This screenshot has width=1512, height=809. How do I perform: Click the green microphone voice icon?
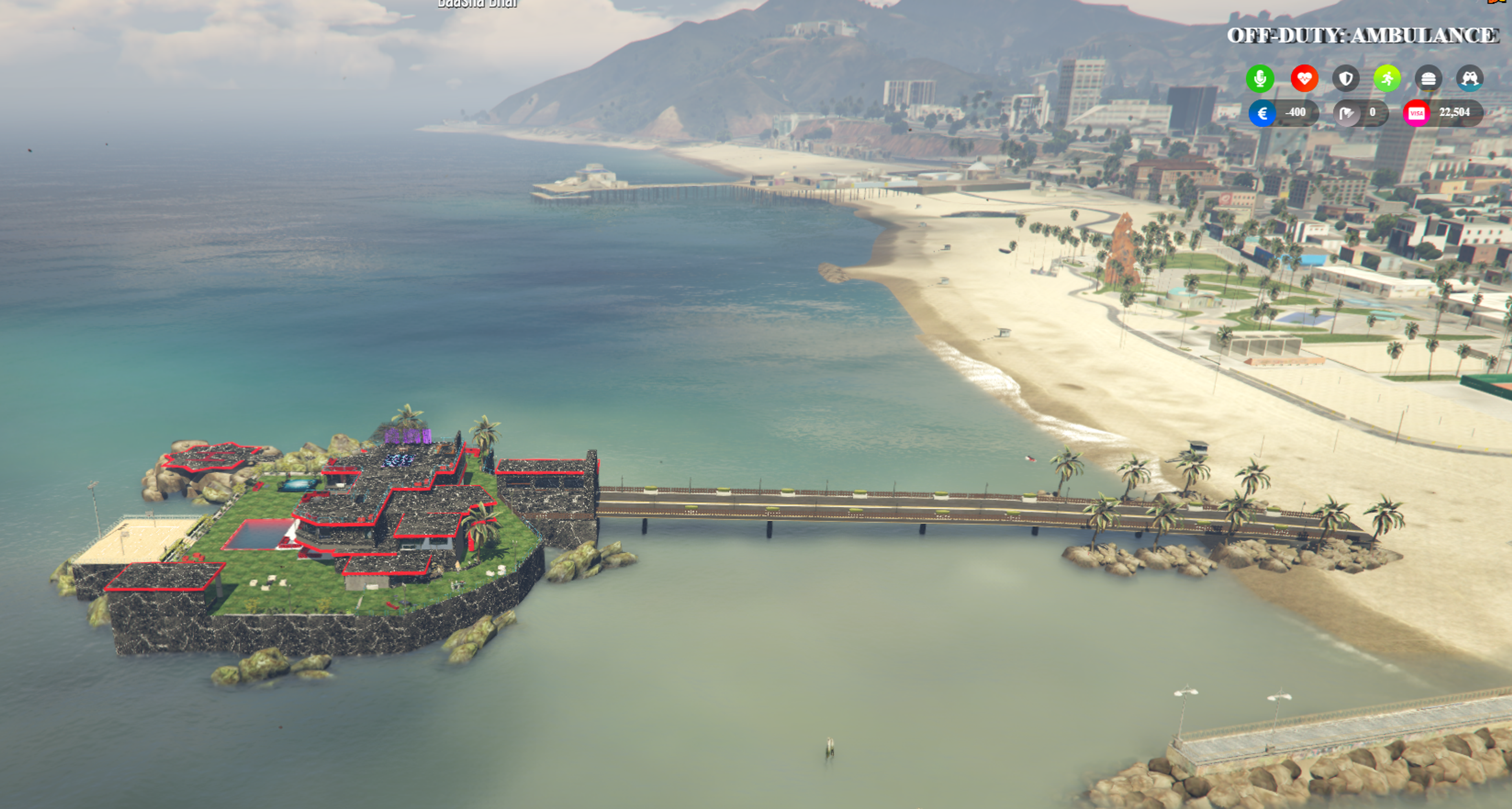click(1260, 79)
